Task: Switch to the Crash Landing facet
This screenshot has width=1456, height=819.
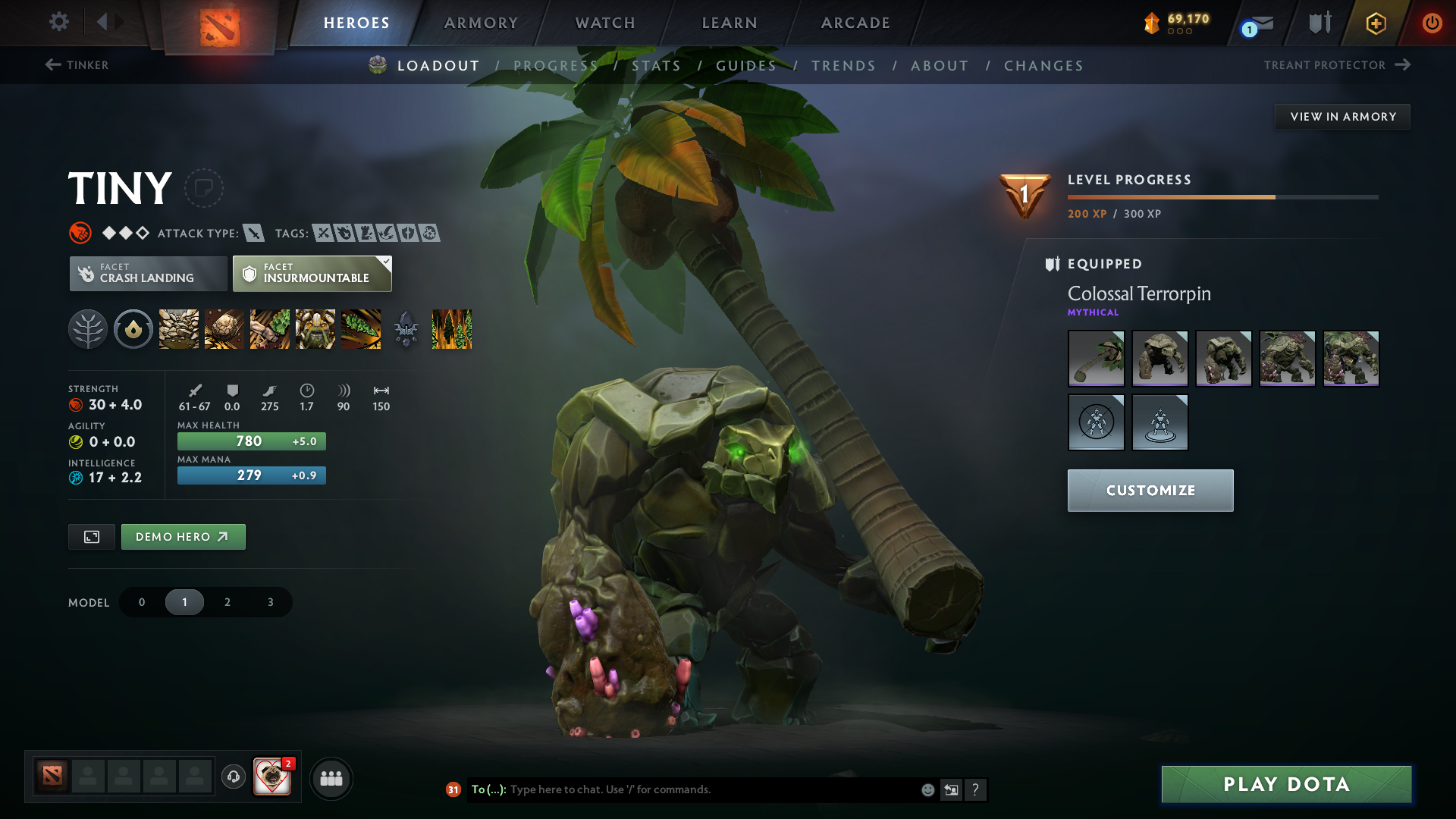Action: pyautogui.click(x=147, y=273)
